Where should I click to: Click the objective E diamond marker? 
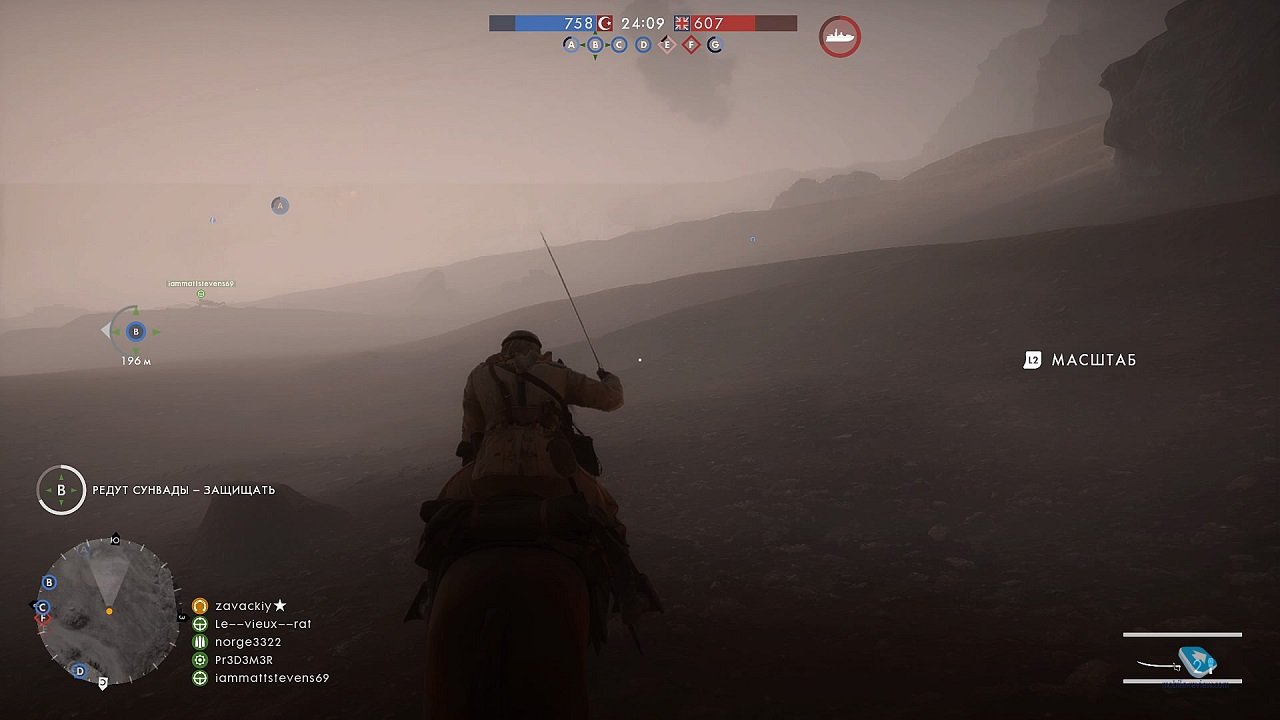click(x=665, y=44)
